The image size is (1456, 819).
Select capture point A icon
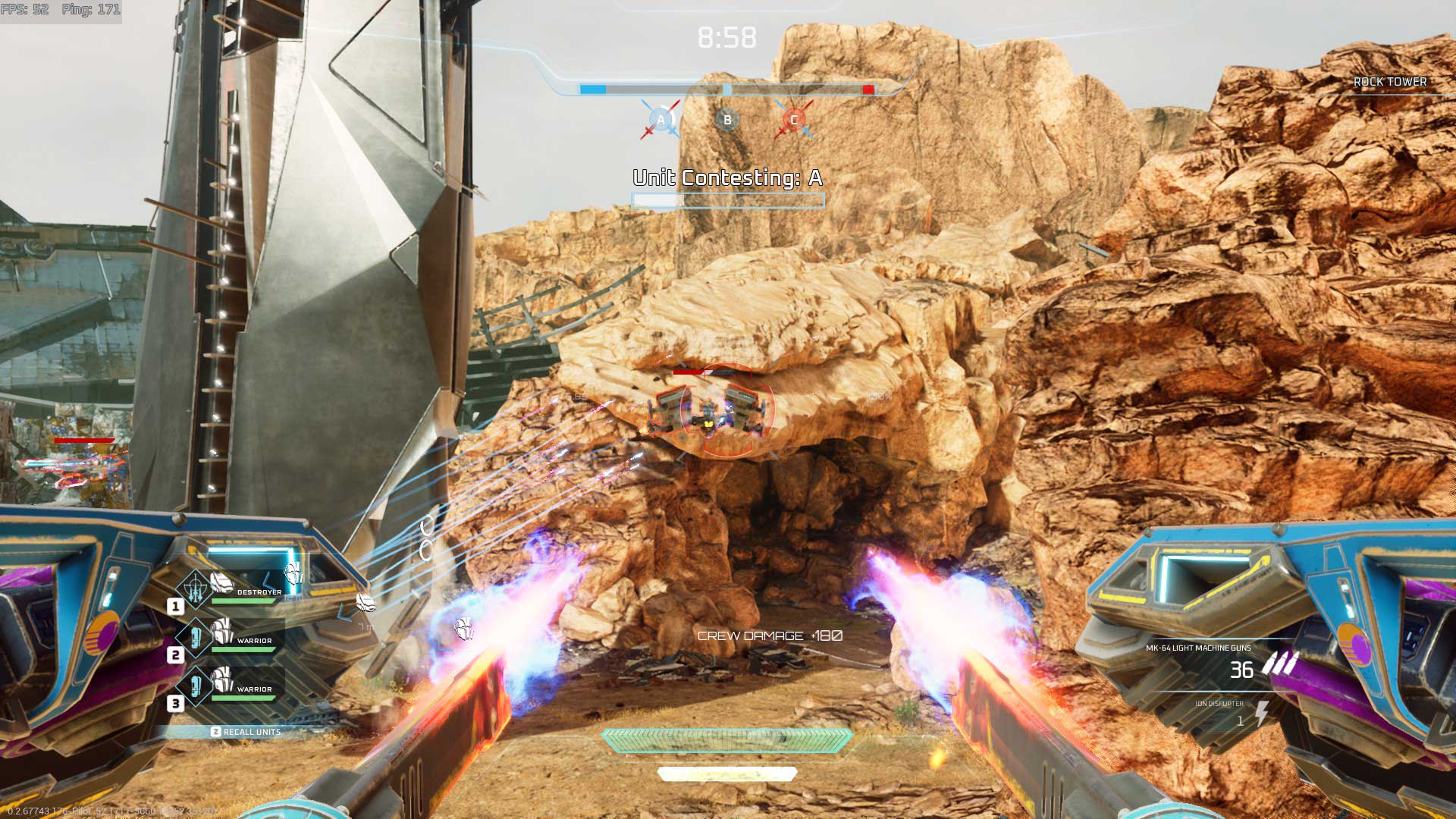pyautogui.click(x=661, y=120)
